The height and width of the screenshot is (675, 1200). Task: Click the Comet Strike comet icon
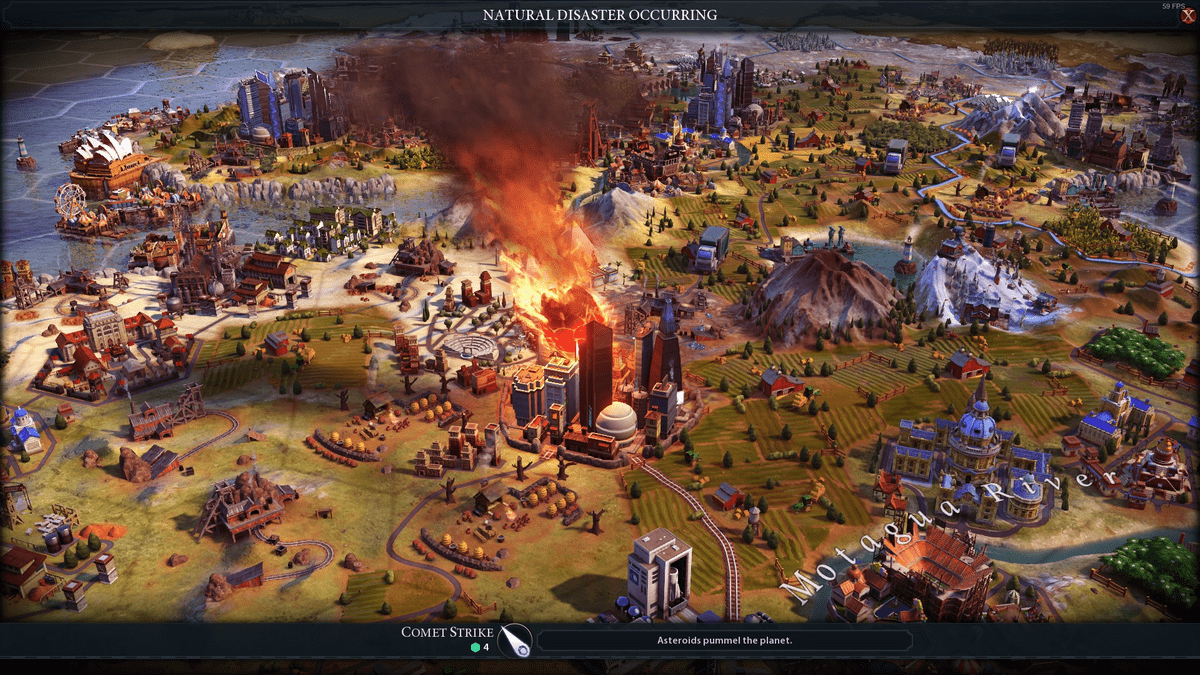point(515,640)
